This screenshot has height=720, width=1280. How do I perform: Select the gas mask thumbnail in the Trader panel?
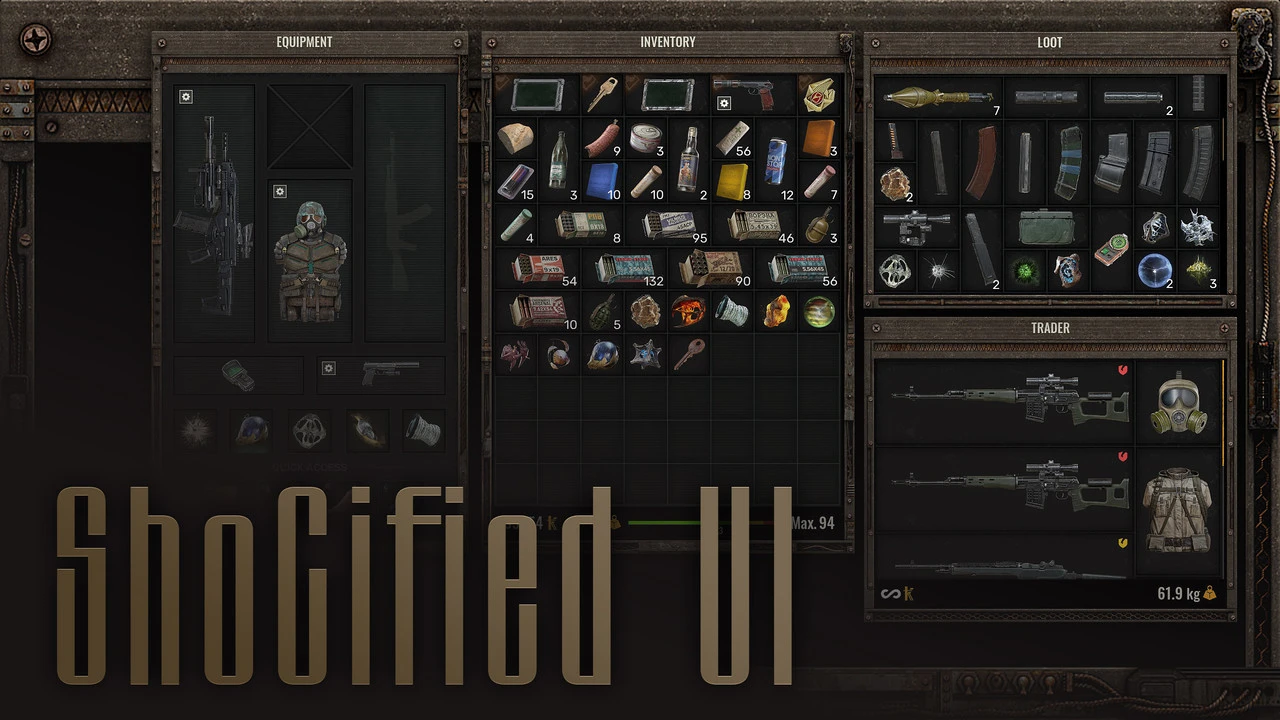[1180, 405]
